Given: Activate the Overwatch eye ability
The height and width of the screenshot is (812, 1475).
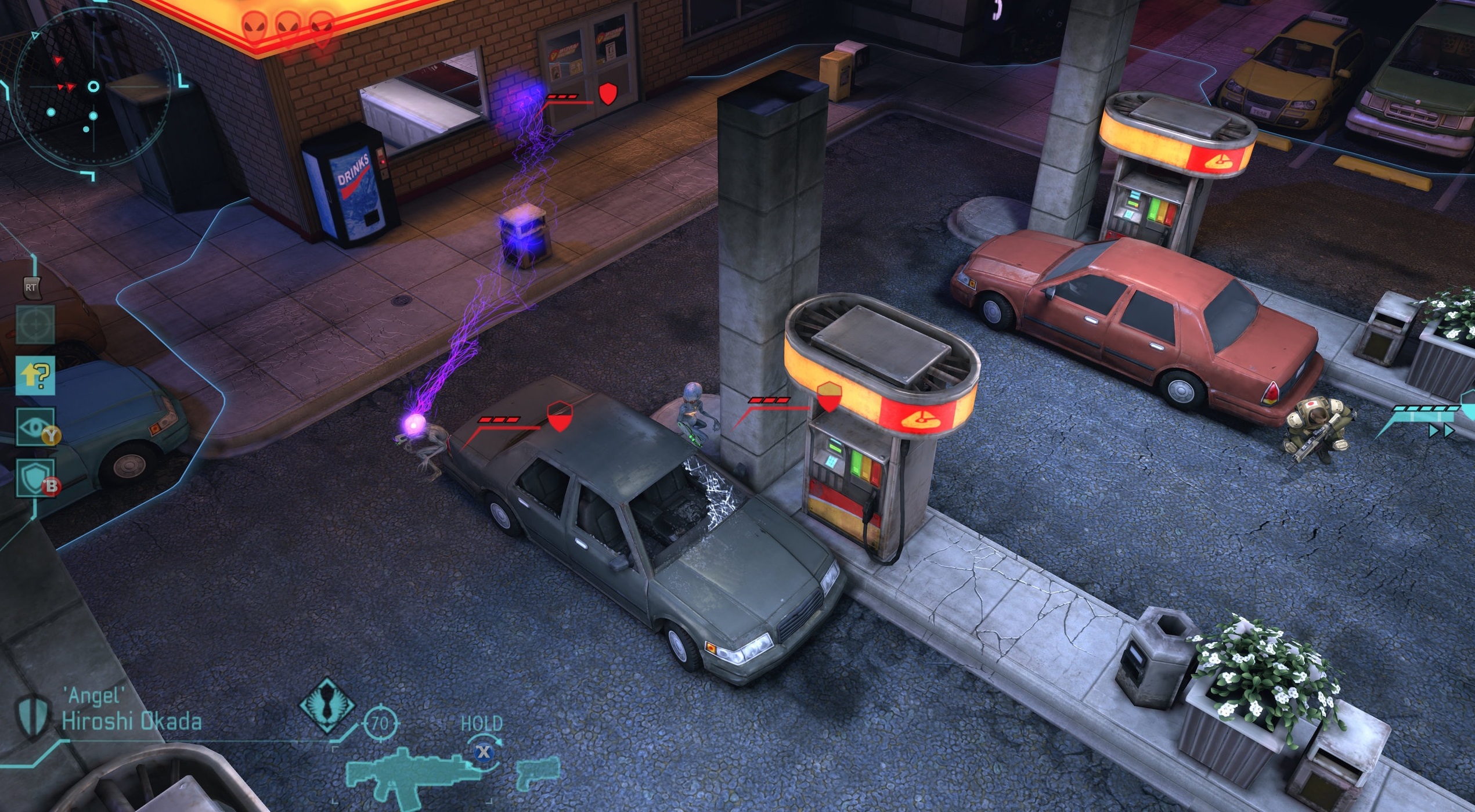Looking at the screenshot, I should coord(35,427).
